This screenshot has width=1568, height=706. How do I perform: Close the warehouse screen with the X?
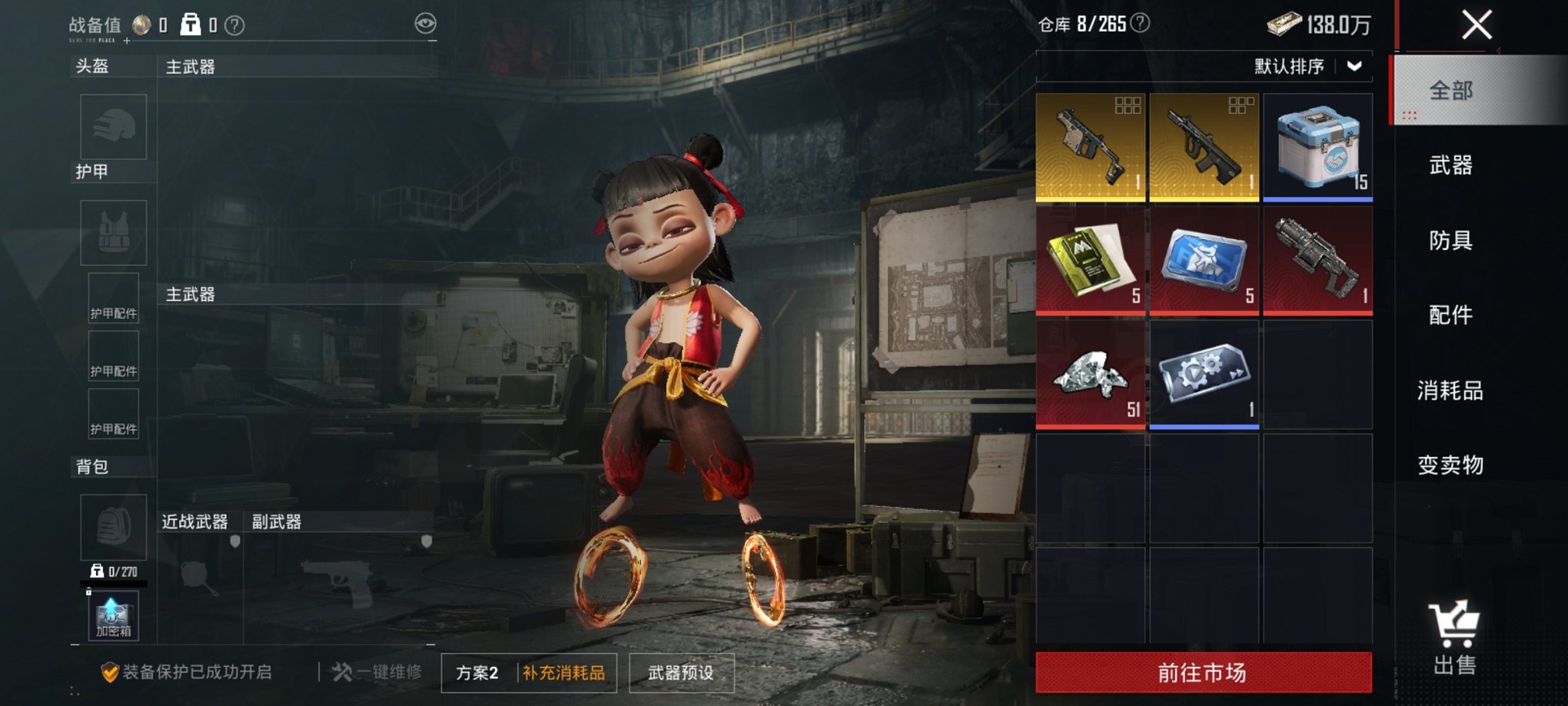pyautogui.click(x=1477, y=25)
